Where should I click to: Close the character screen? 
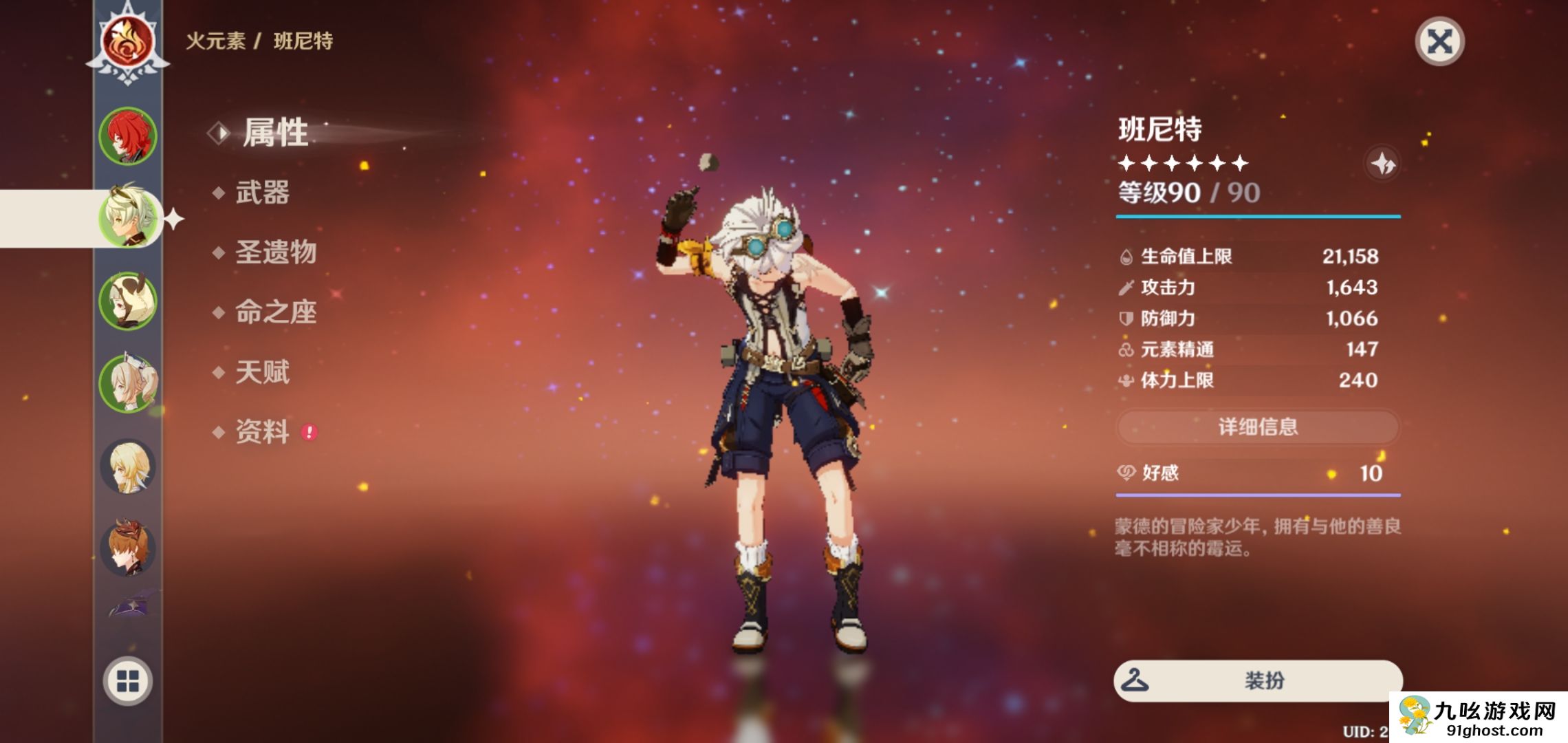[1439, 41]
